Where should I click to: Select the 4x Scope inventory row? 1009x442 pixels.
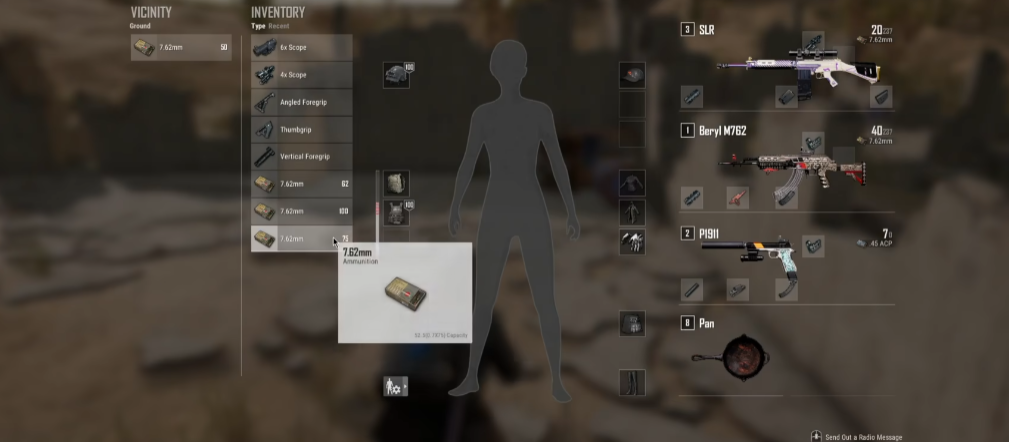[301, 75]
